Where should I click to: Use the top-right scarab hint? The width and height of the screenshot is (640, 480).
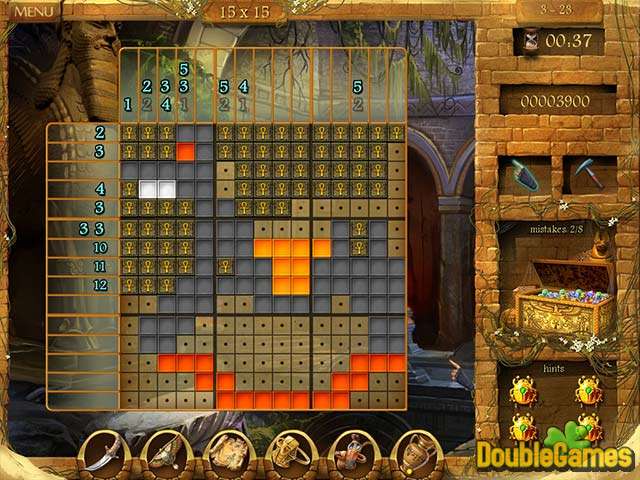[x=587, y=390]
